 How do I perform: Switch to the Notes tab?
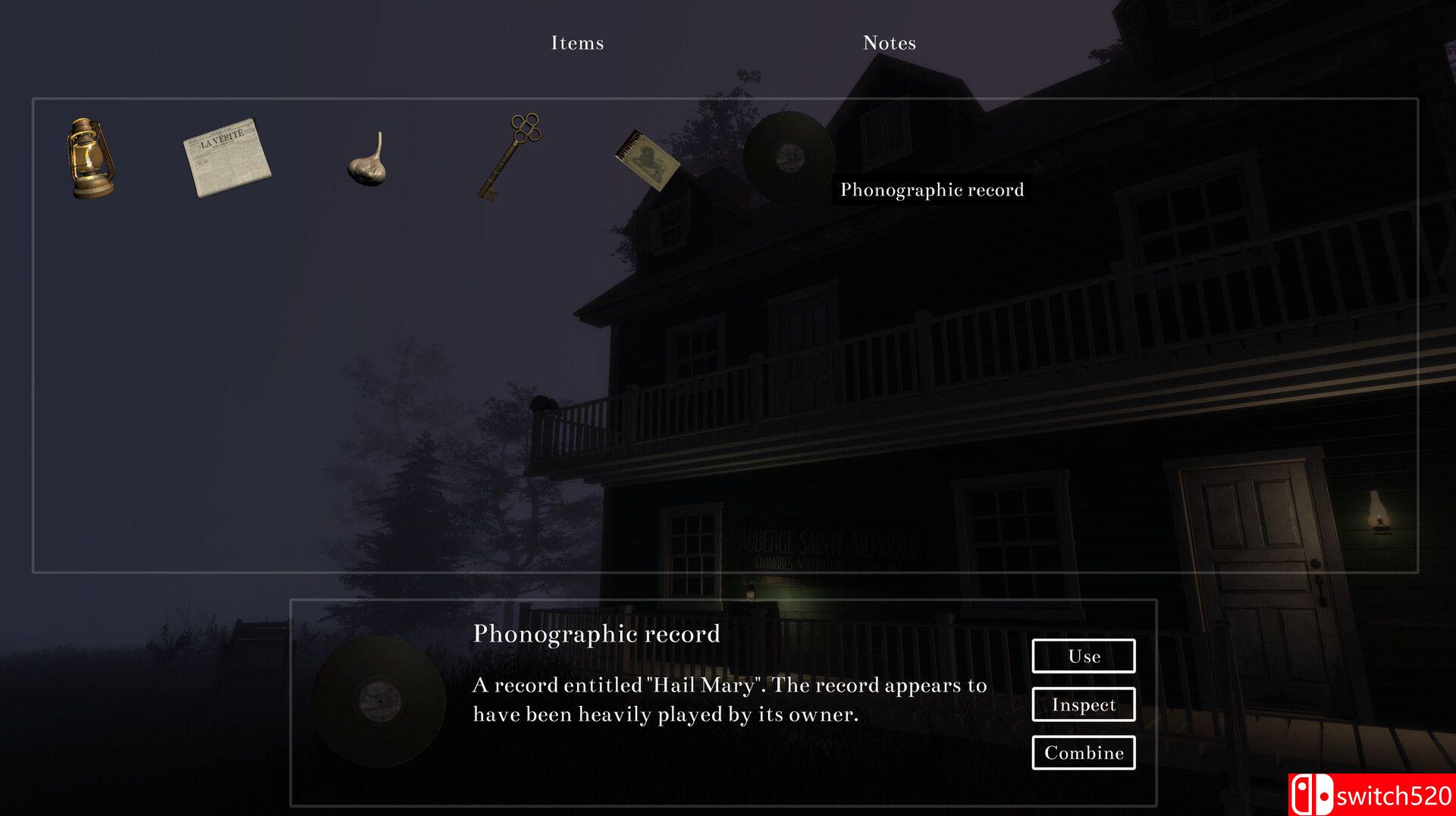[889, 43]
